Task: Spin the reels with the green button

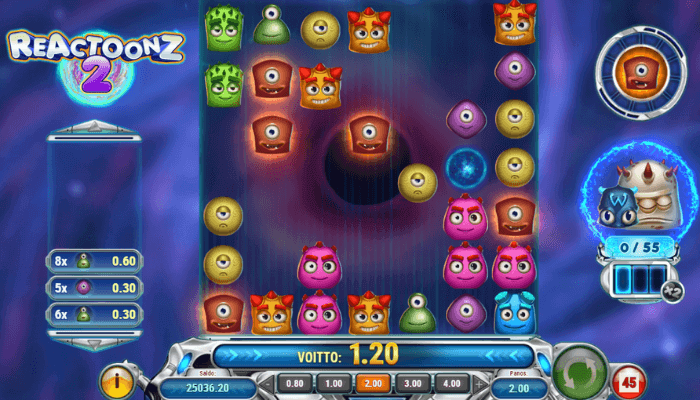Action: [581, 370]
